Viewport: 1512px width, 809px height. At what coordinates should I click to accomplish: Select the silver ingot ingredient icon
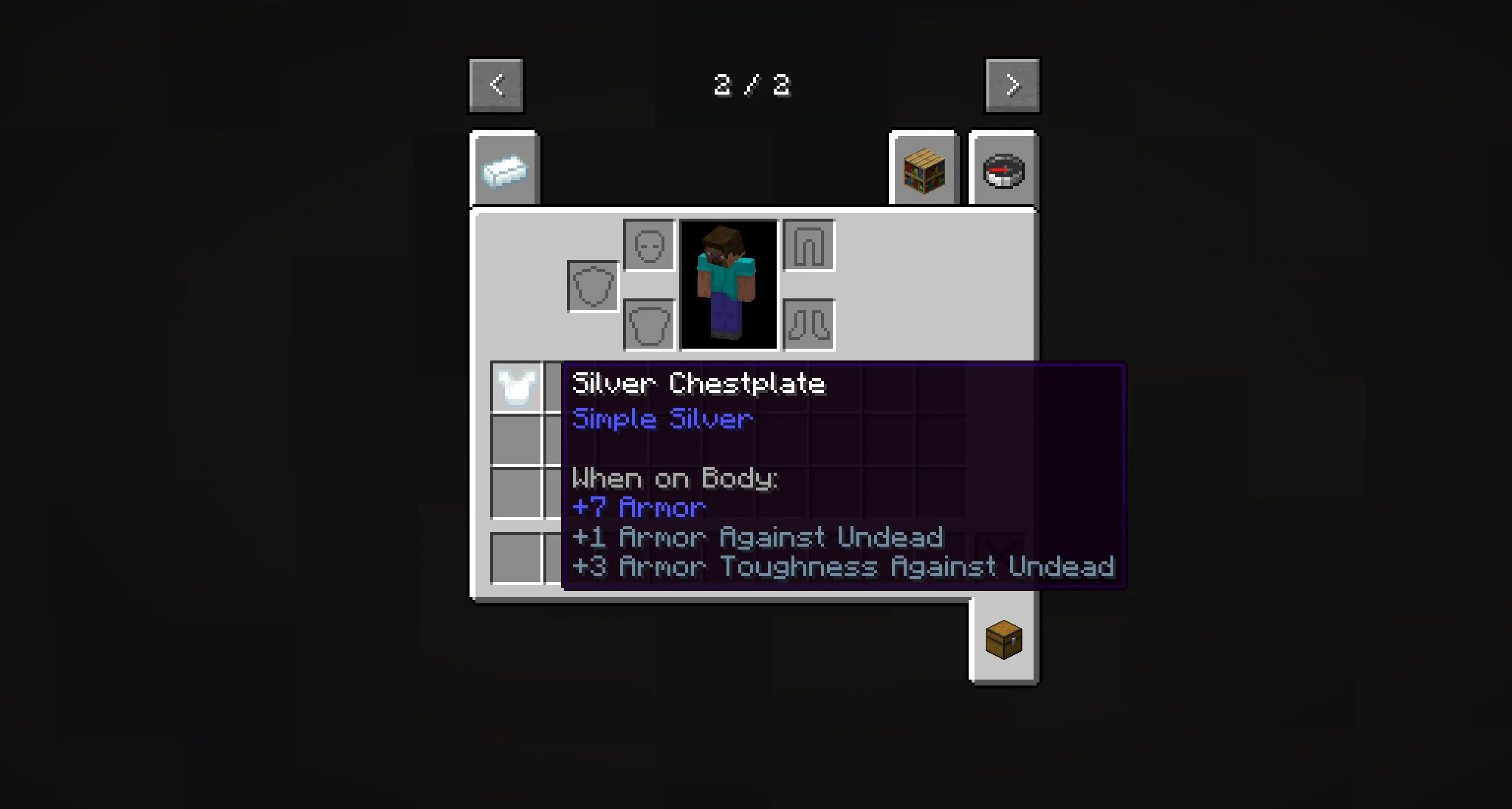pos(506,171)
